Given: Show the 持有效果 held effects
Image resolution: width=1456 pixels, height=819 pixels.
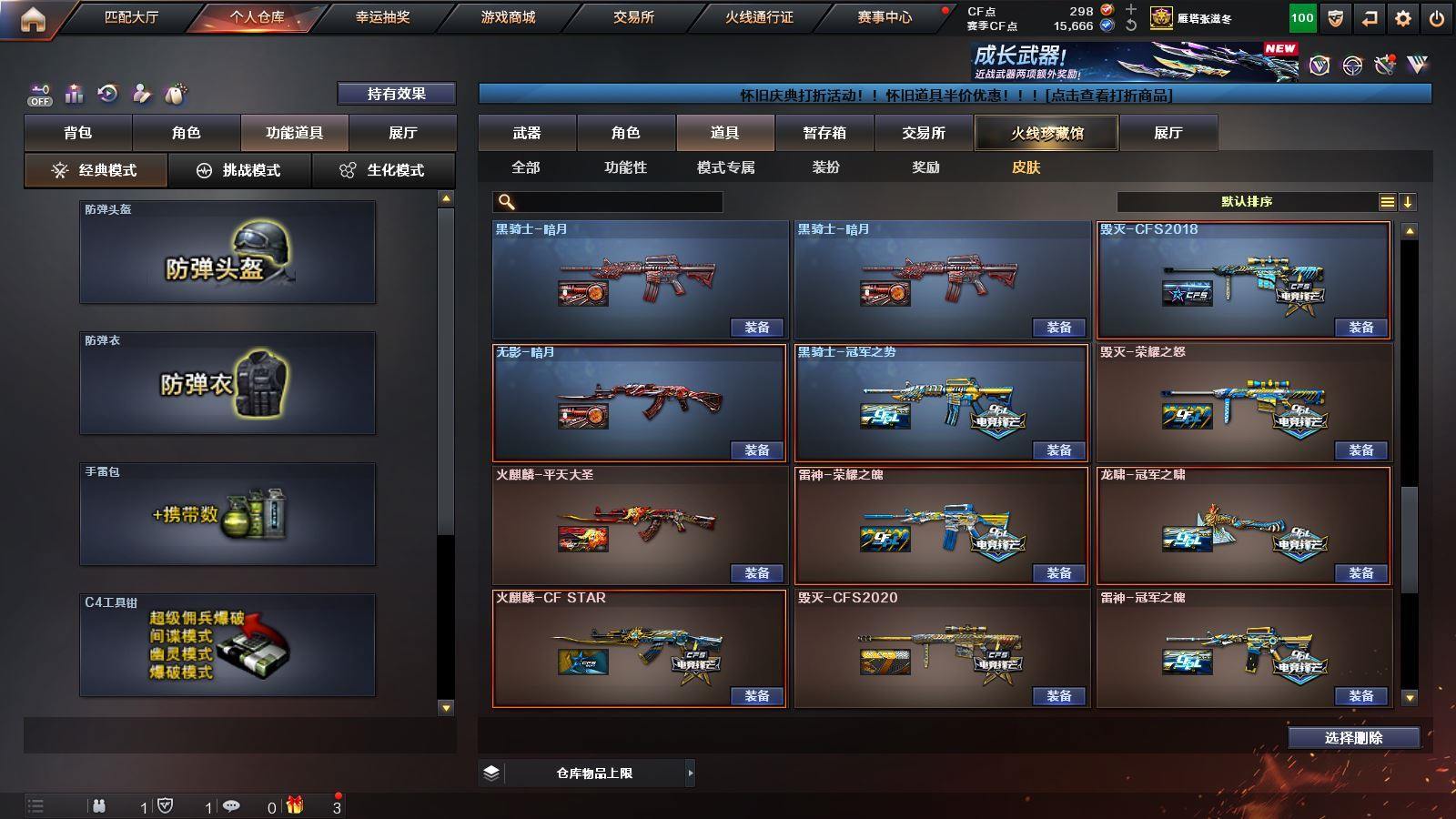Looking at the screenshot, I should 396,94.
